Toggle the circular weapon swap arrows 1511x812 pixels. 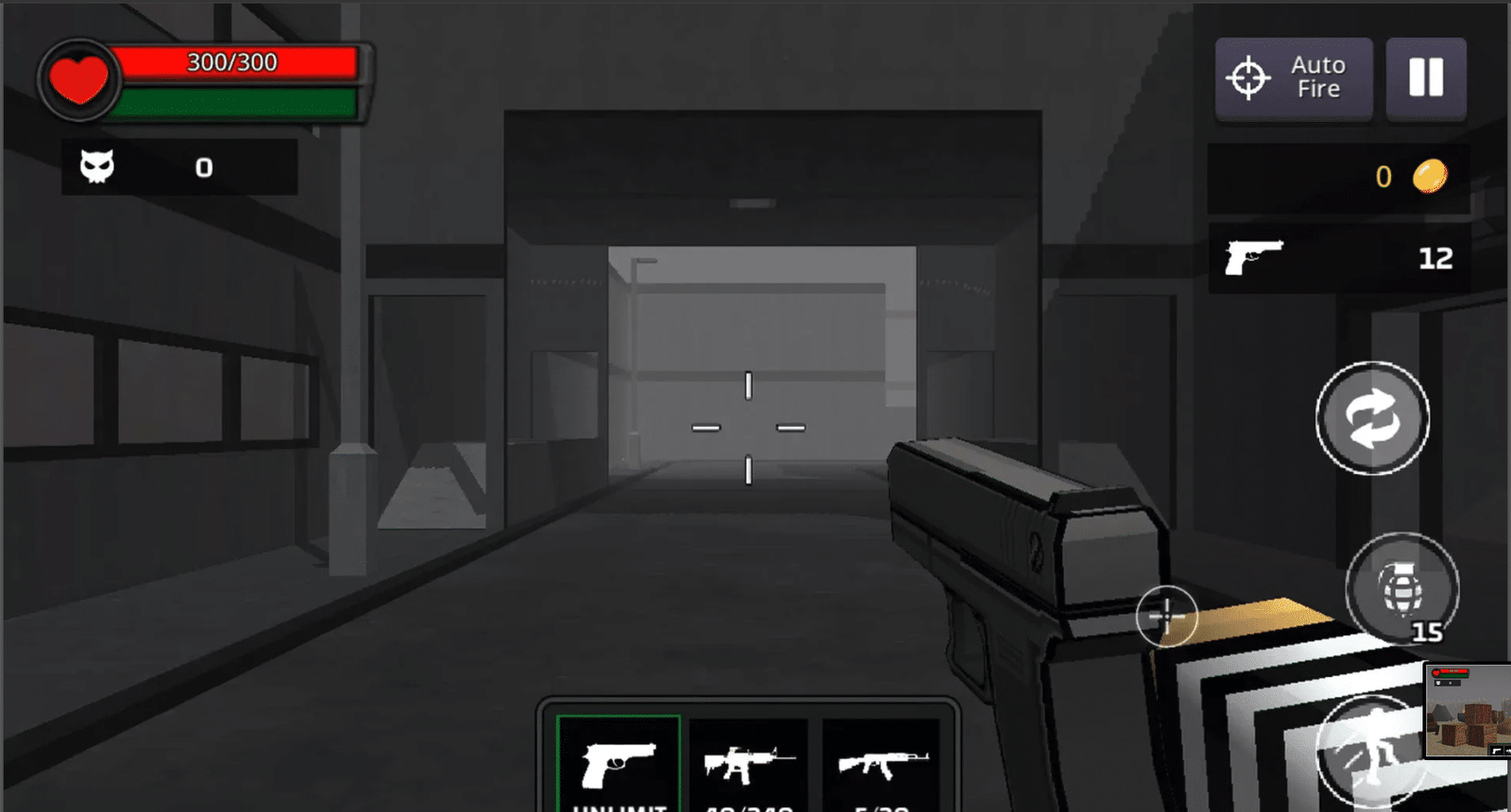point(1371,419)
